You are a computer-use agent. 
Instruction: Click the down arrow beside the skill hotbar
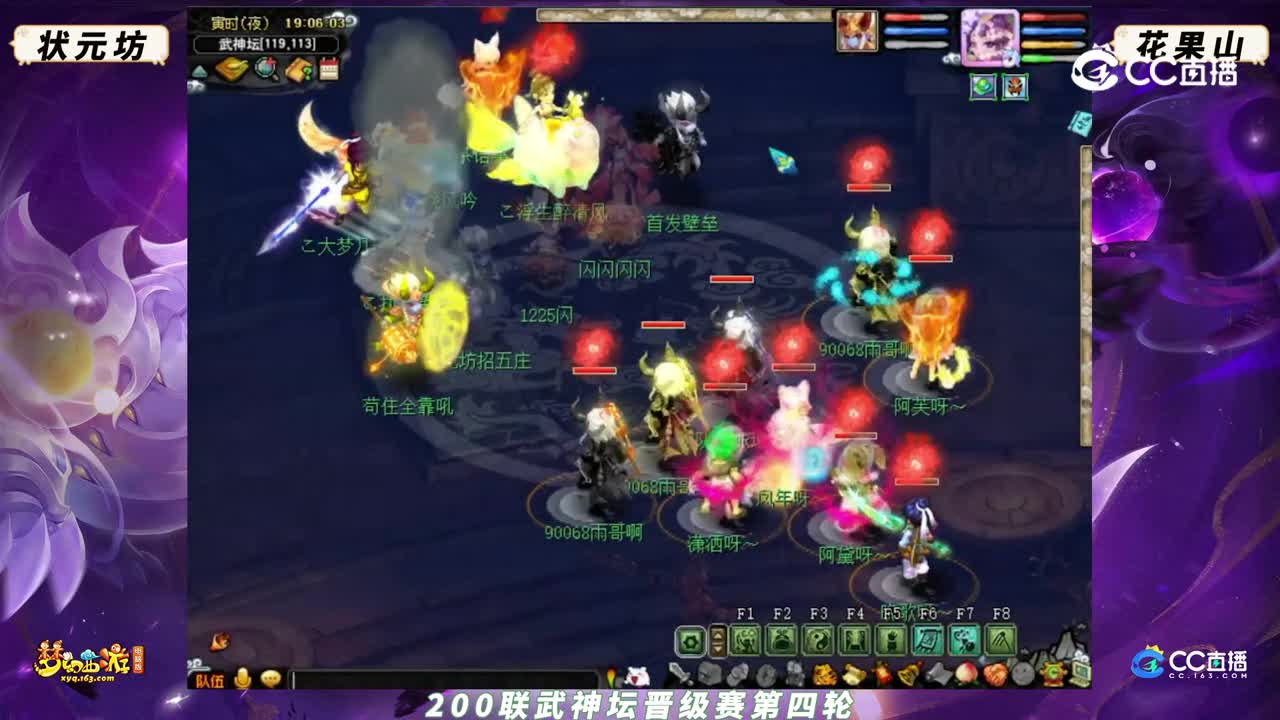coord(718,650)
